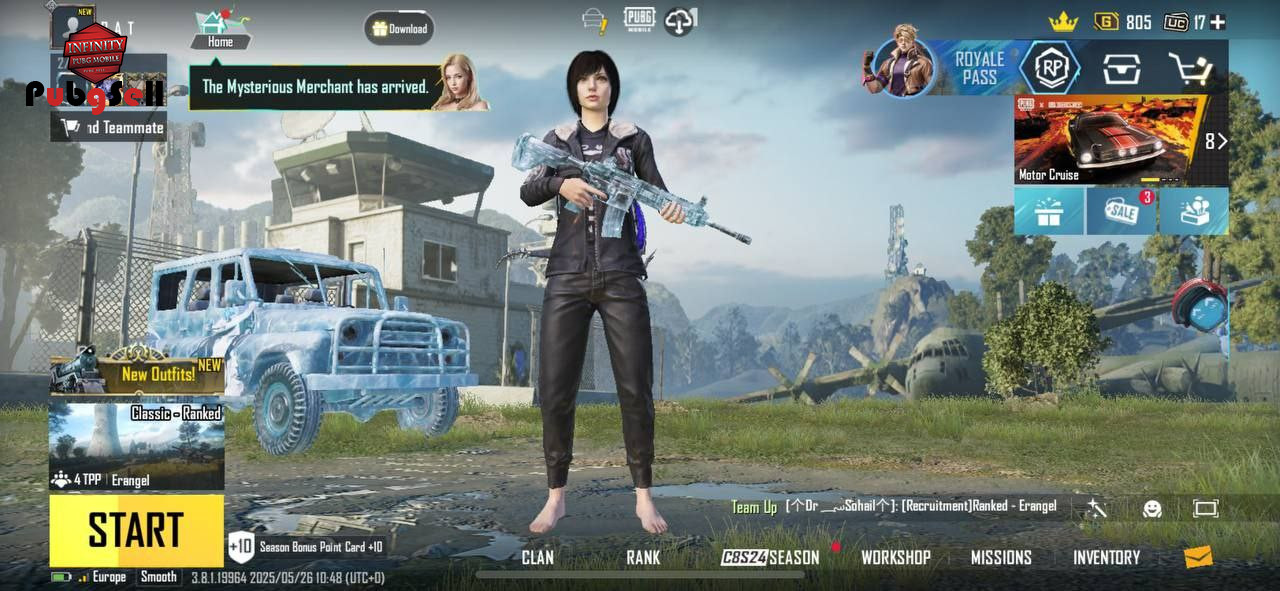Open the shopping cart shop icon
The image size is (1280, 591).
coord(1190,69)
